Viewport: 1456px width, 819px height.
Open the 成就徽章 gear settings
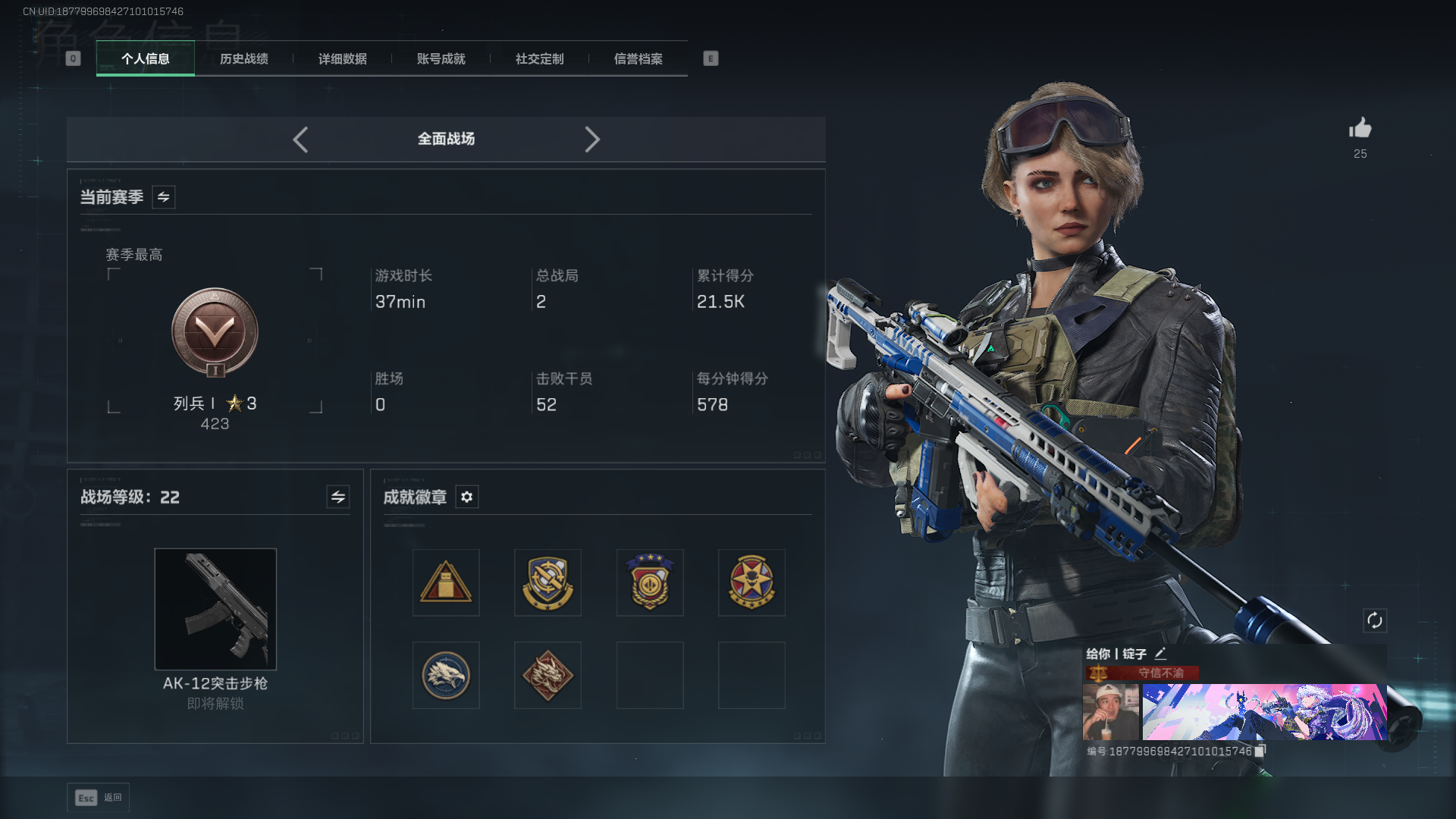[467, 497]
